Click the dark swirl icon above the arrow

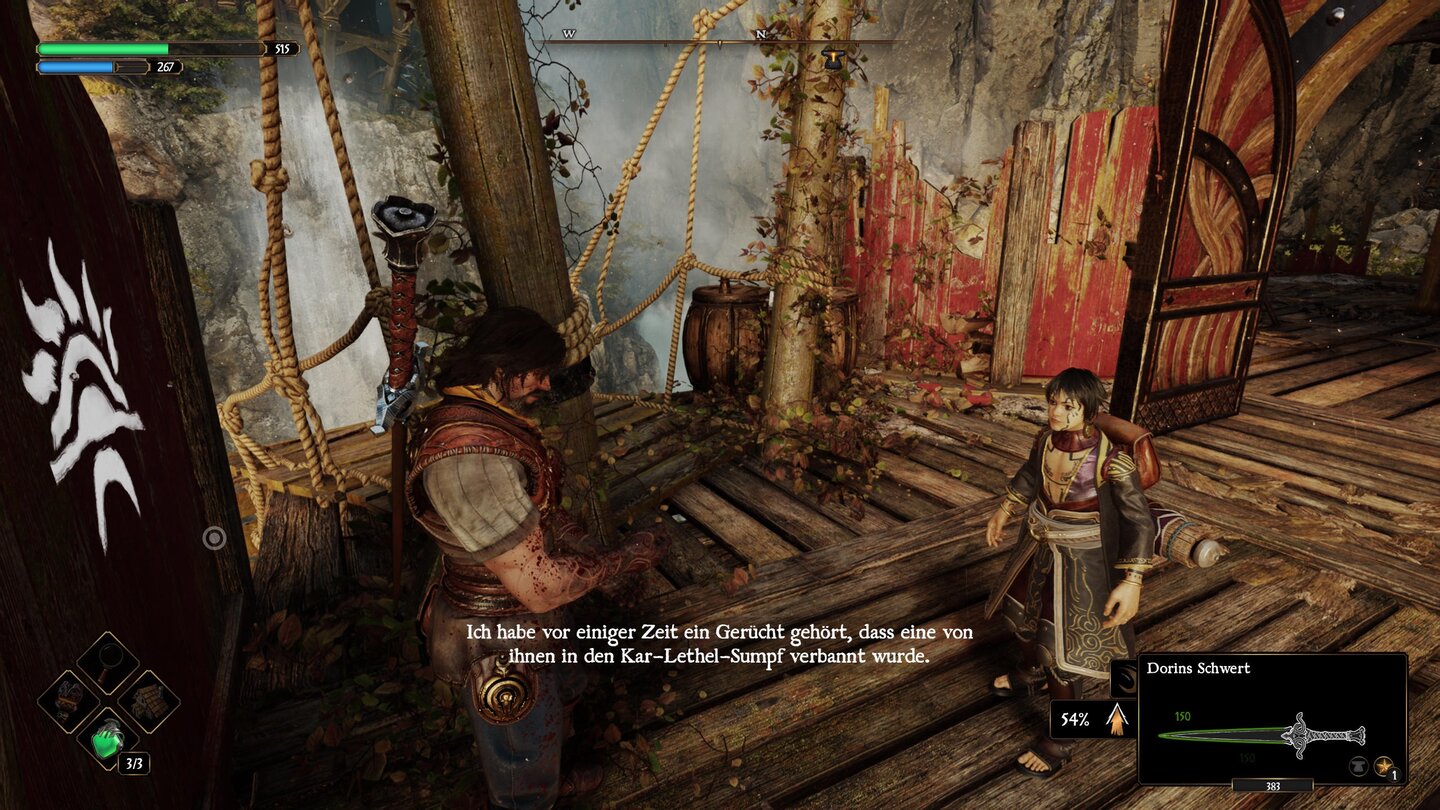[1123, 678]
